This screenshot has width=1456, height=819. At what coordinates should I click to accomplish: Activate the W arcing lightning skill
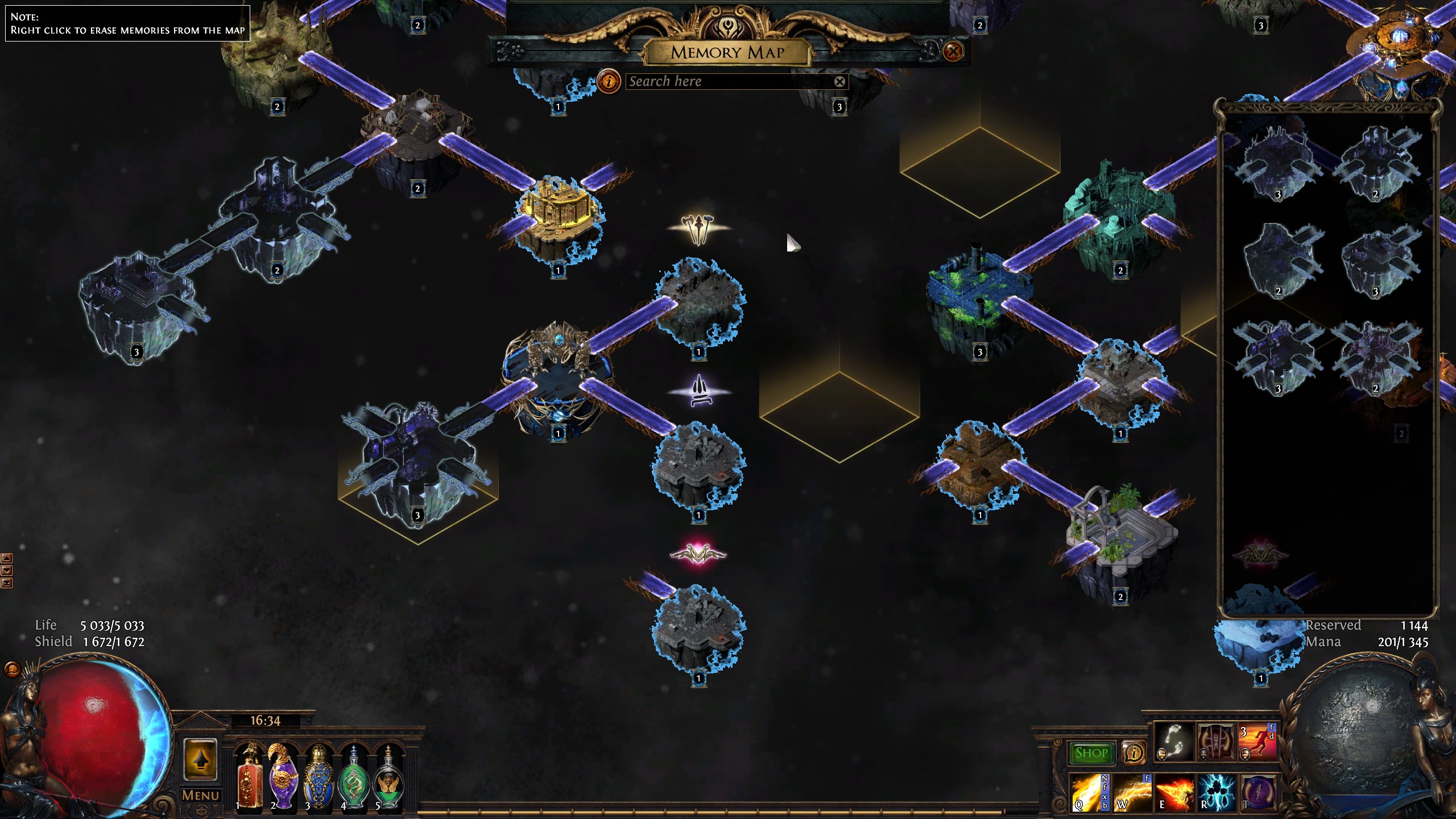coord(1132,792)
